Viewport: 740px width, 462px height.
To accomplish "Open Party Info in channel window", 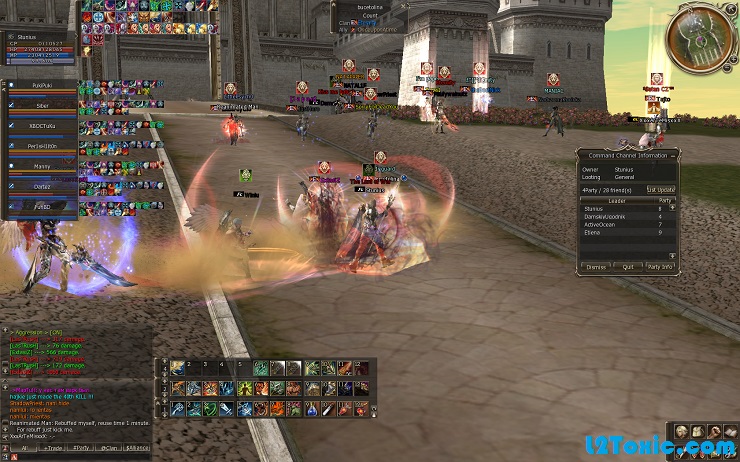I will click(x=660, y=267).
